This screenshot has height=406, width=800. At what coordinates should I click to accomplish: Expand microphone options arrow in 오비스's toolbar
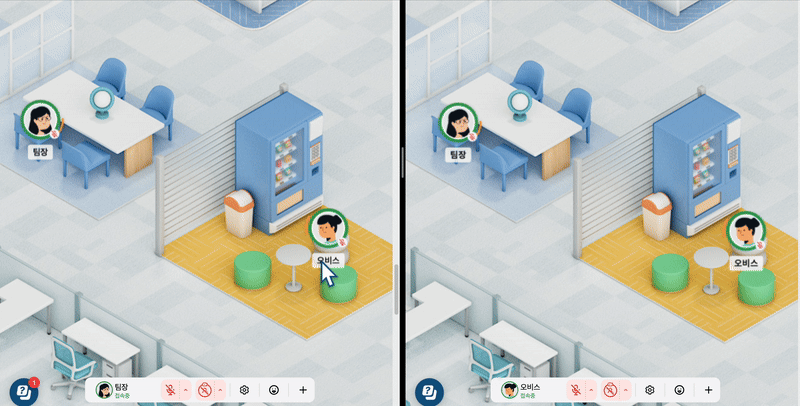click(x=593, y=389)
